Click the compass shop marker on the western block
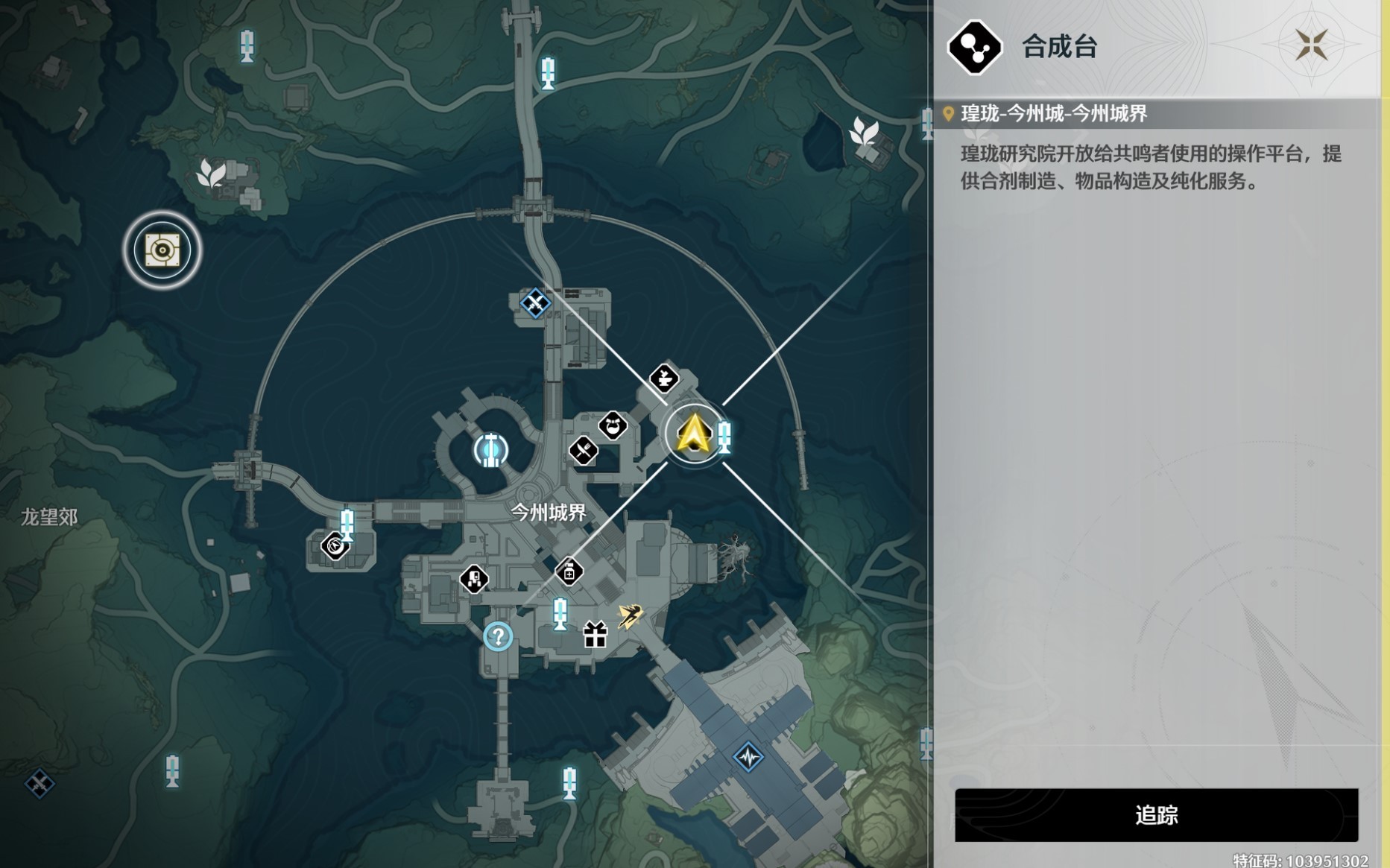 (334, 547)
